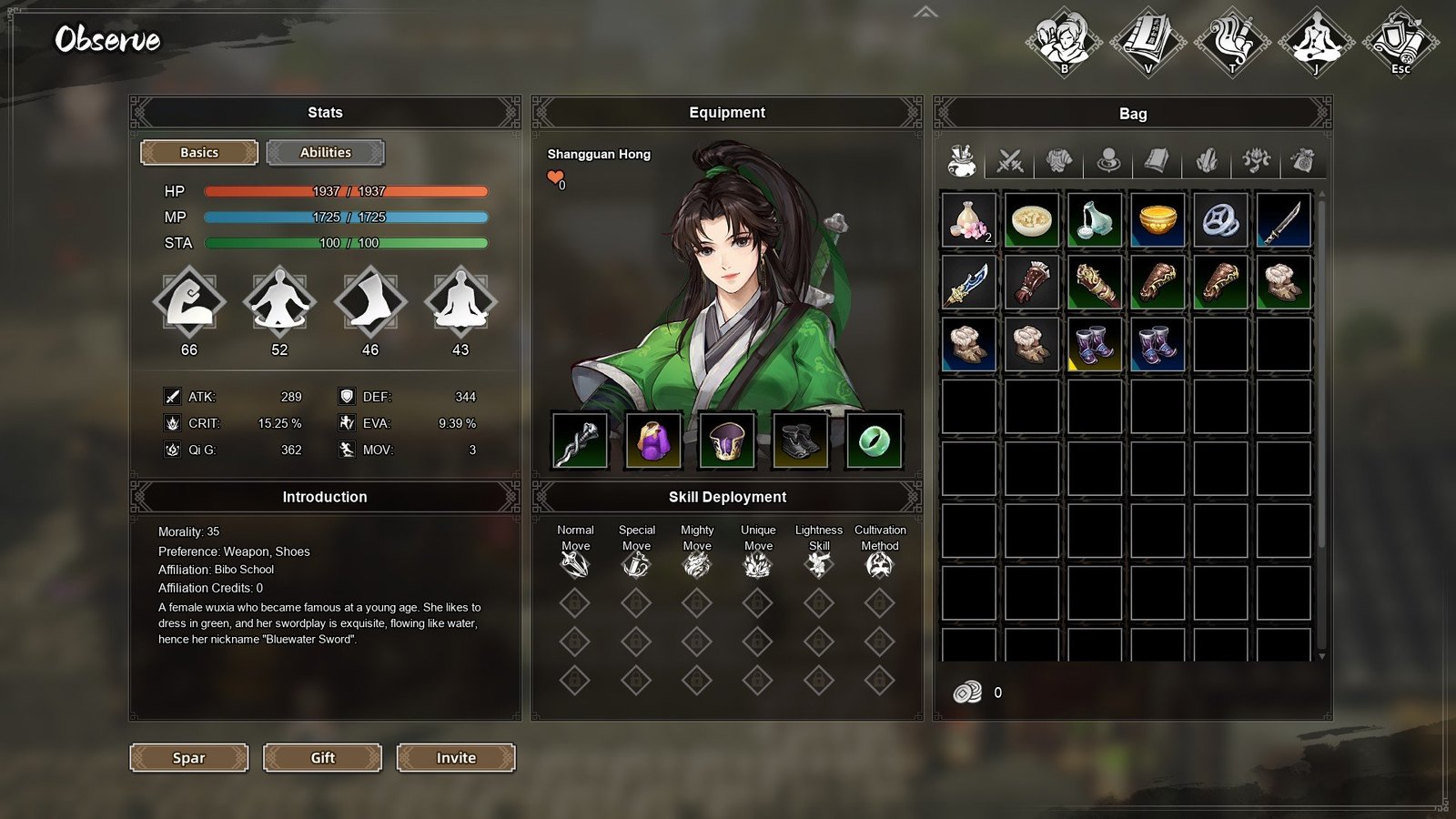Select the Basics stats tab
This screenshot has width=1456, height=819.
(x=199, y=153)
